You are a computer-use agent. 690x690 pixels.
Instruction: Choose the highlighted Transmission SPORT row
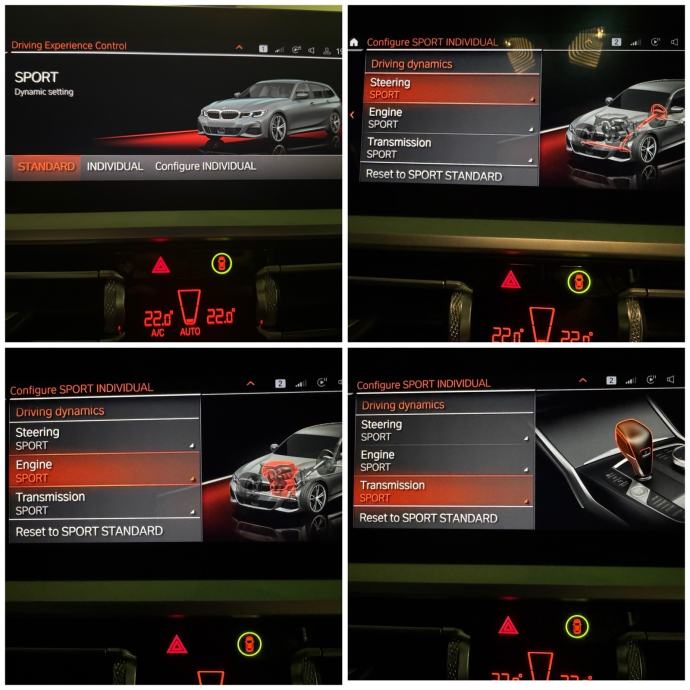(444, 490)
